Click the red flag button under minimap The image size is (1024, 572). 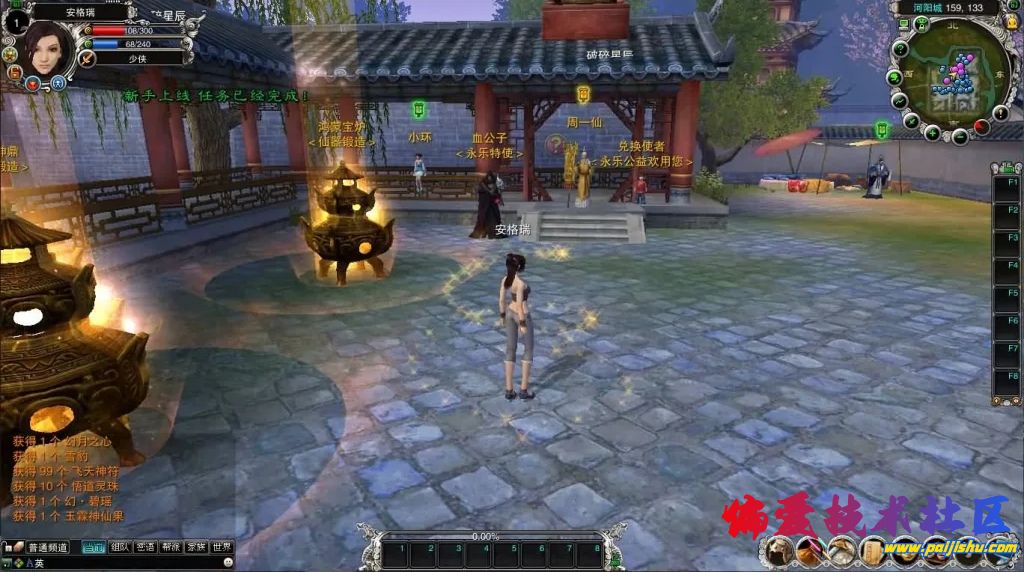point(981,127)
